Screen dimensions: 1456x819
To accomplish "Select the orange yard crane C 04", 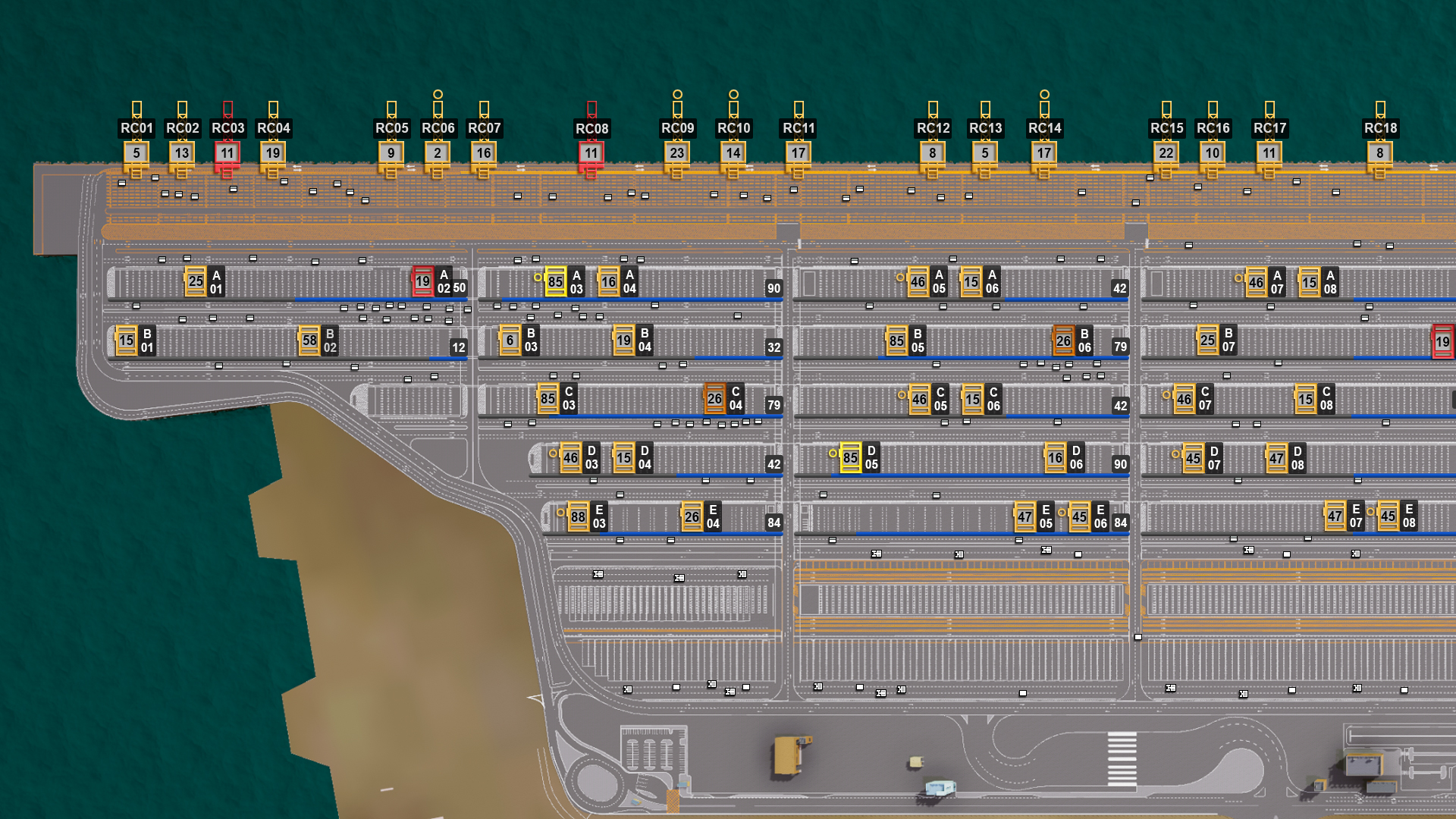I will coord(714,399).
